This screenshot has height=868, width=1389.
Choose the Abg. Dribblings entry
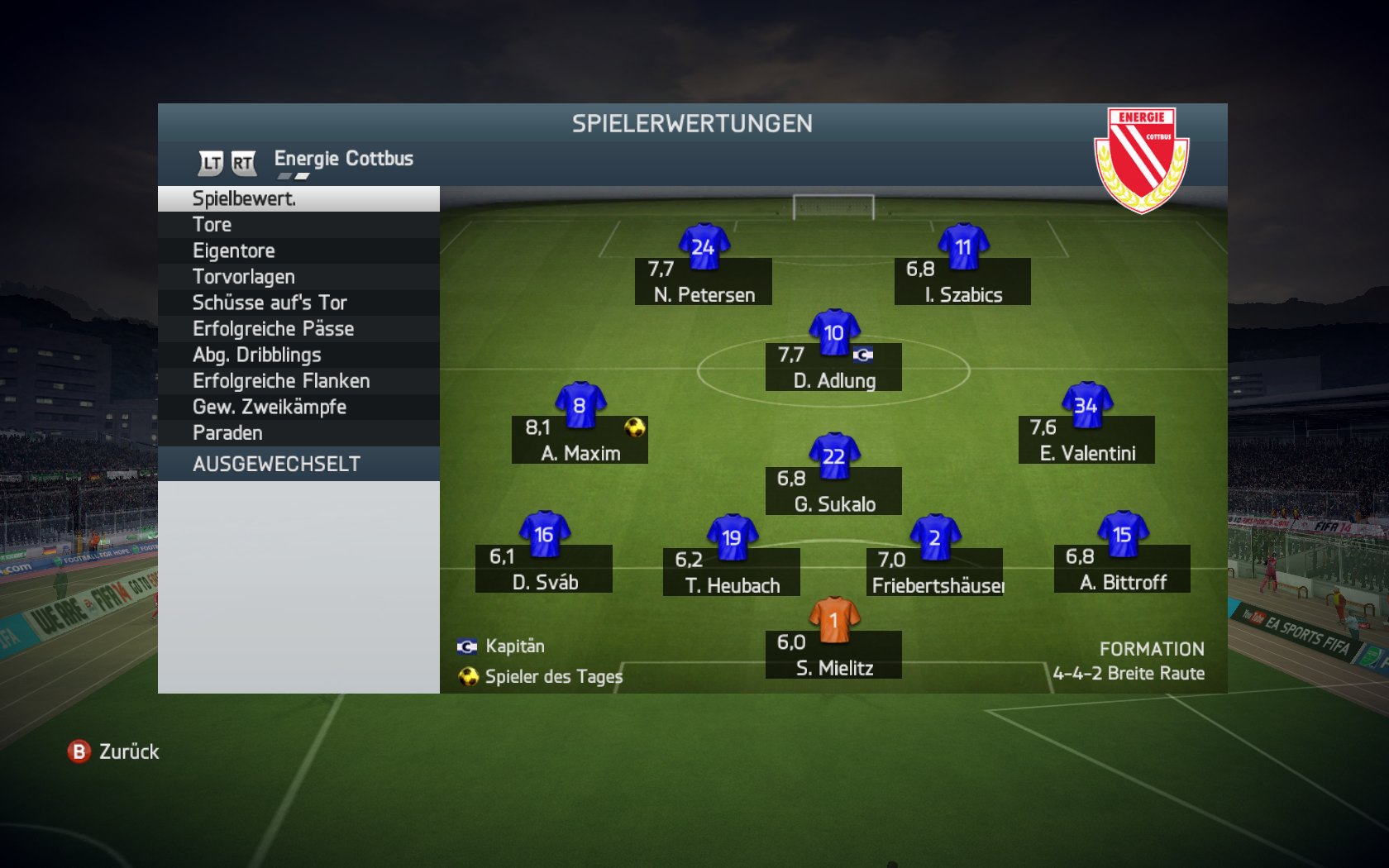pyautogui.click(x=298, y=355)
